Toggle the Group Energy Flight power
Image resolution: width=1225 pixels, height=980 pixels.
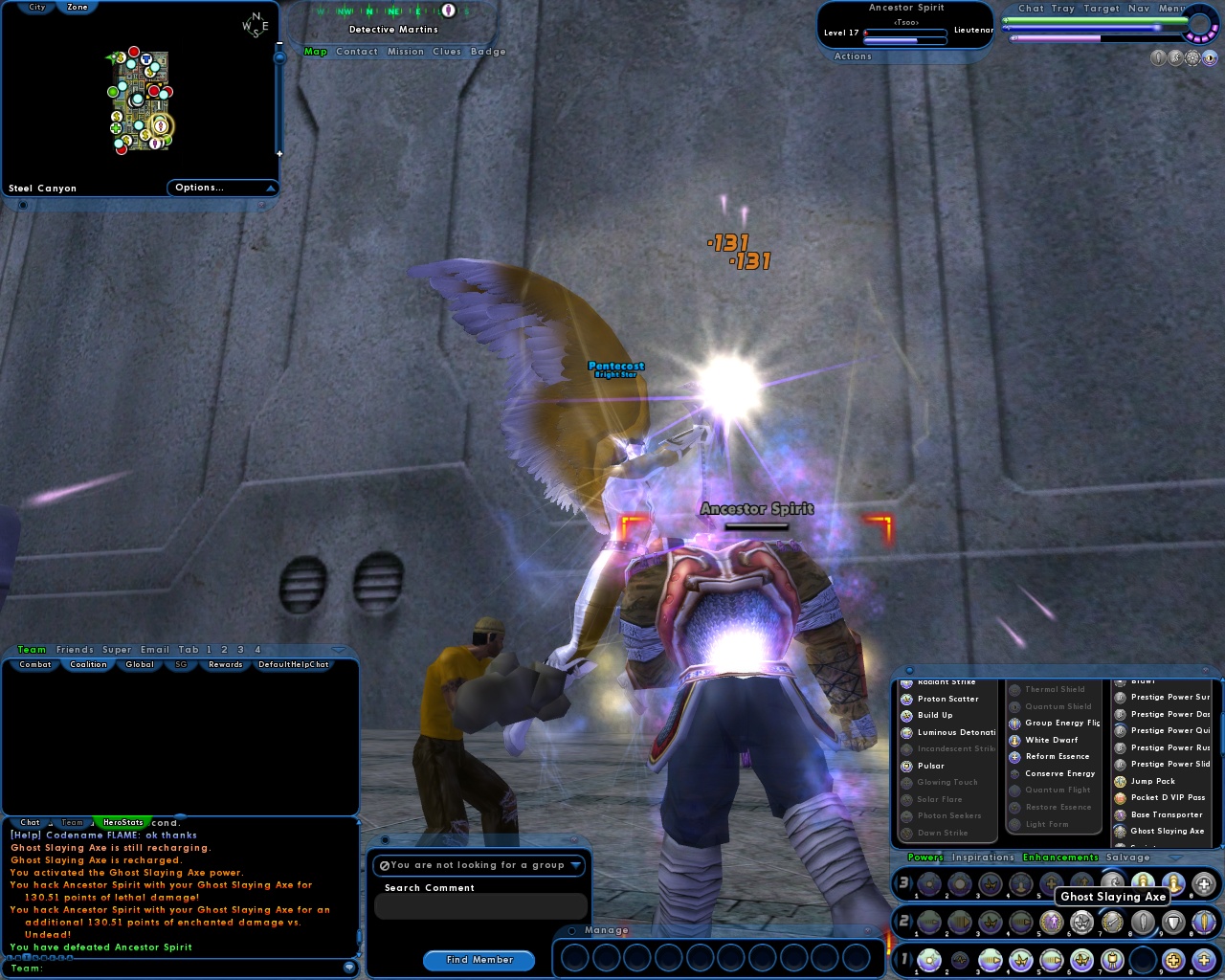1013,724
